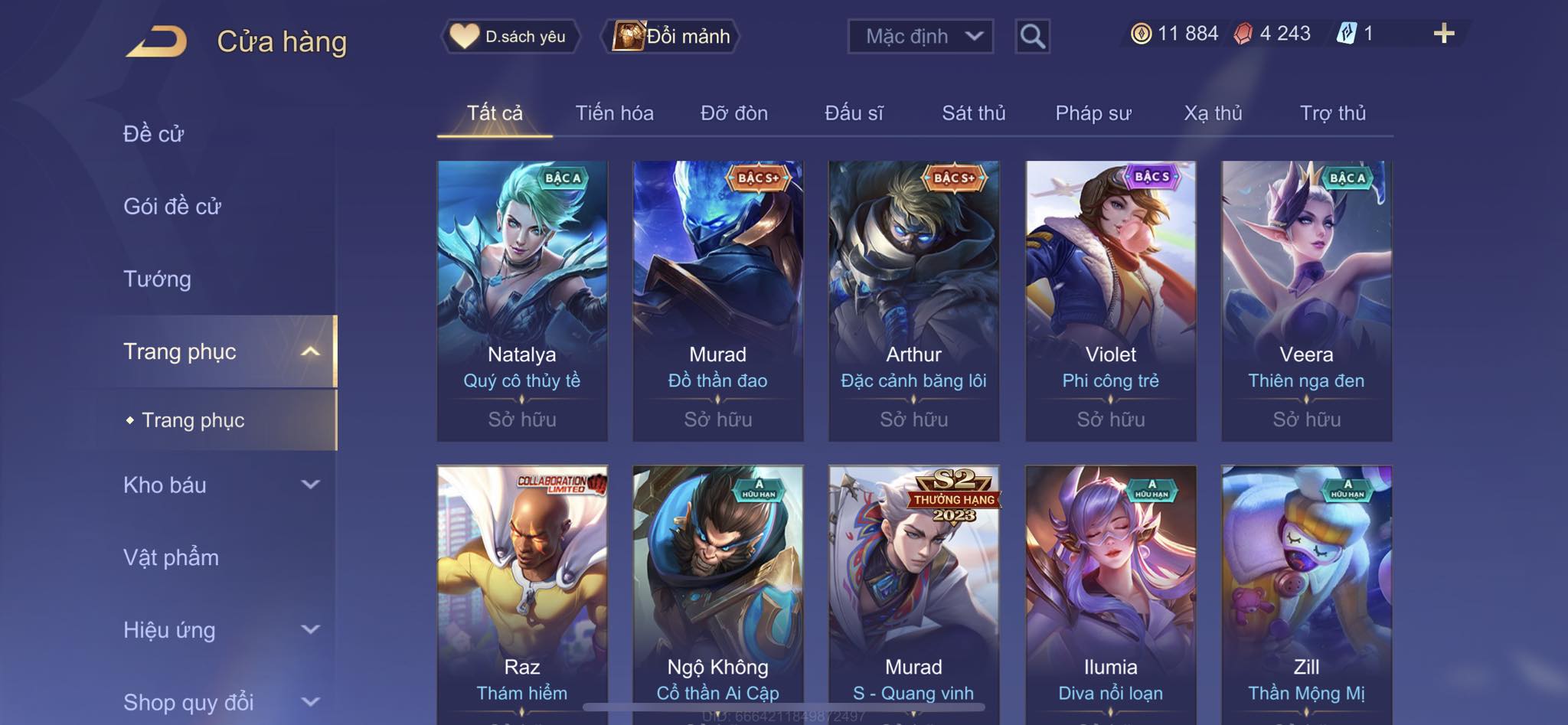Switch to the Đỡ đòn tab

(733, 113)
